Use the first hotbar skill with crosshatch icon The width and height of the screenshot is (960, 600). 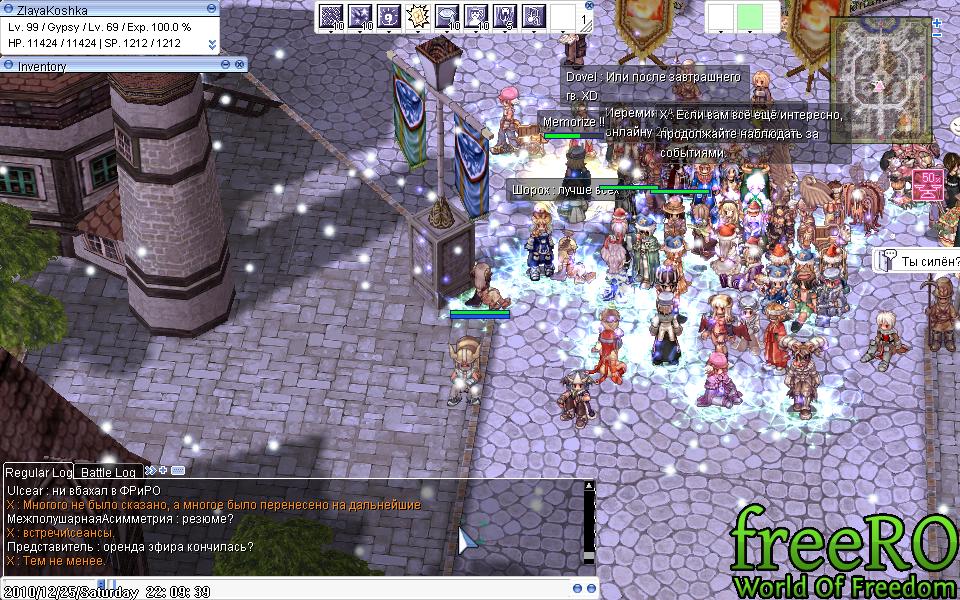330,17
